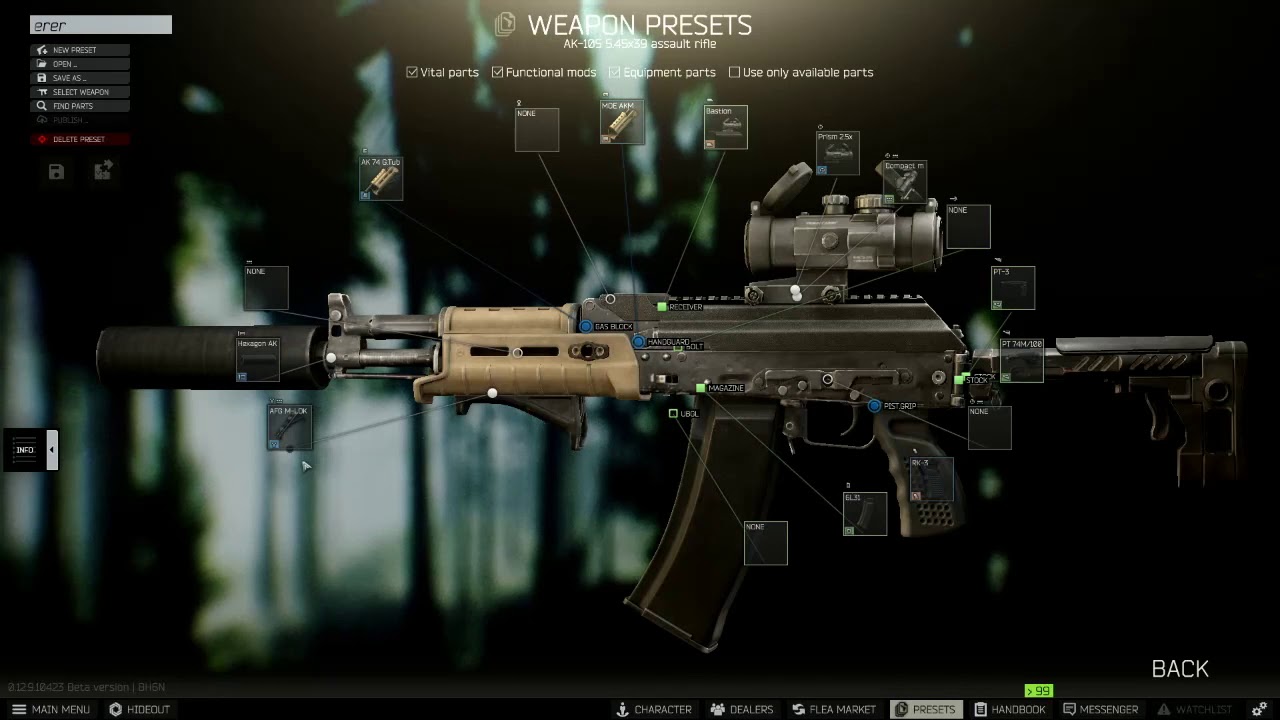The image size is (1280, 720).
Task: Expand the INFO side panel
Action: click(x=52, y=450)
